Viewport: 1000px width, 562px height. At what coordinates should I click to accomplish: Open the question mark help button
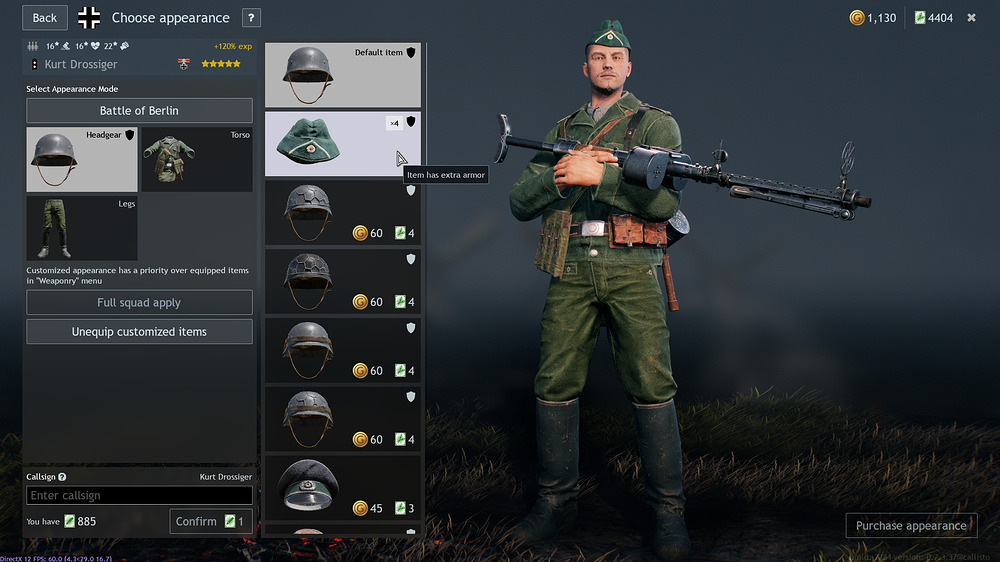point(251,17)
